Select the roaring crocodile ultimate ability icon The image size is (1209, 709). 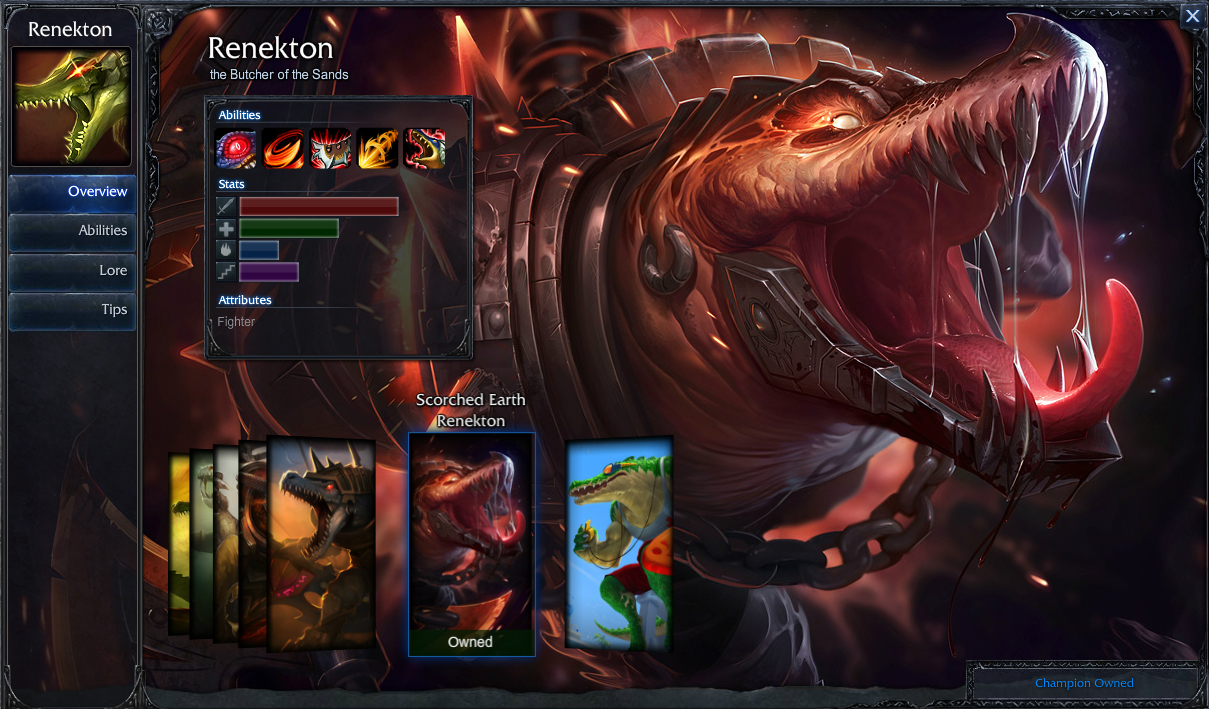click(424, 149)
